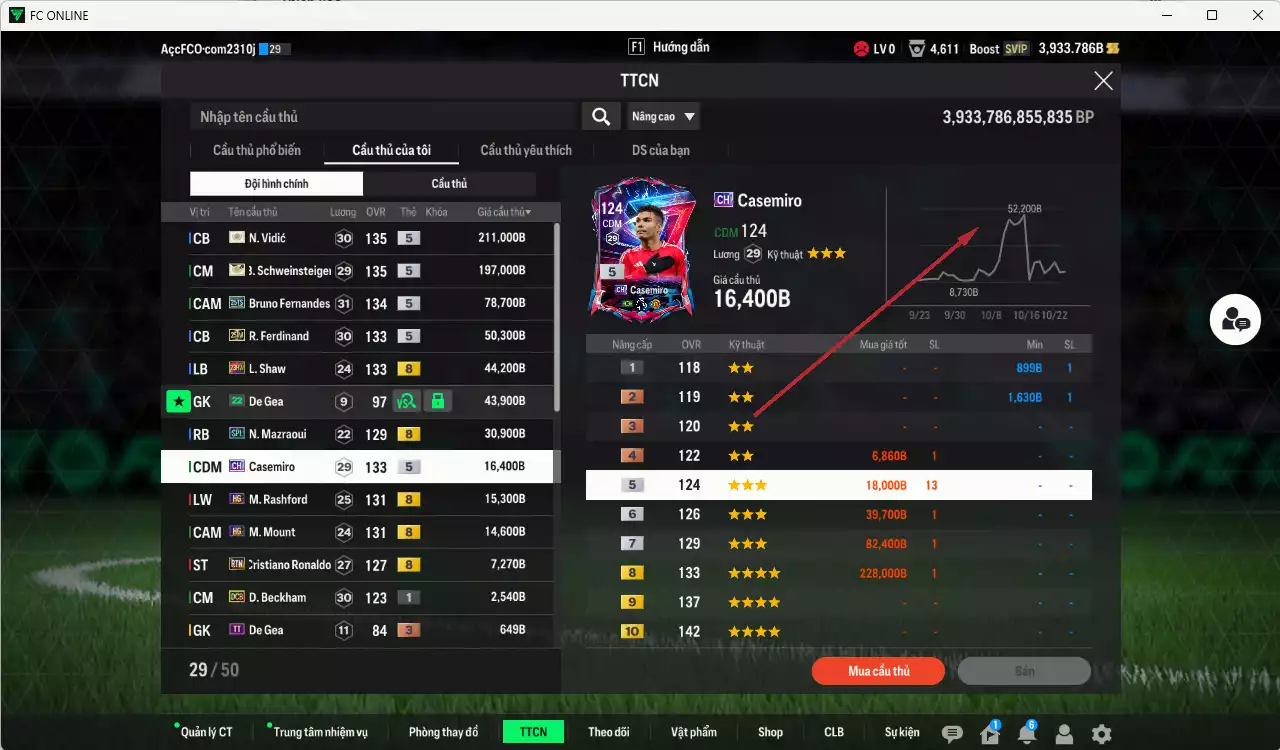Click the VS comparison icon on De Gea's row
This screenshot has height=750, width=1280.
[x=403, y=400]
